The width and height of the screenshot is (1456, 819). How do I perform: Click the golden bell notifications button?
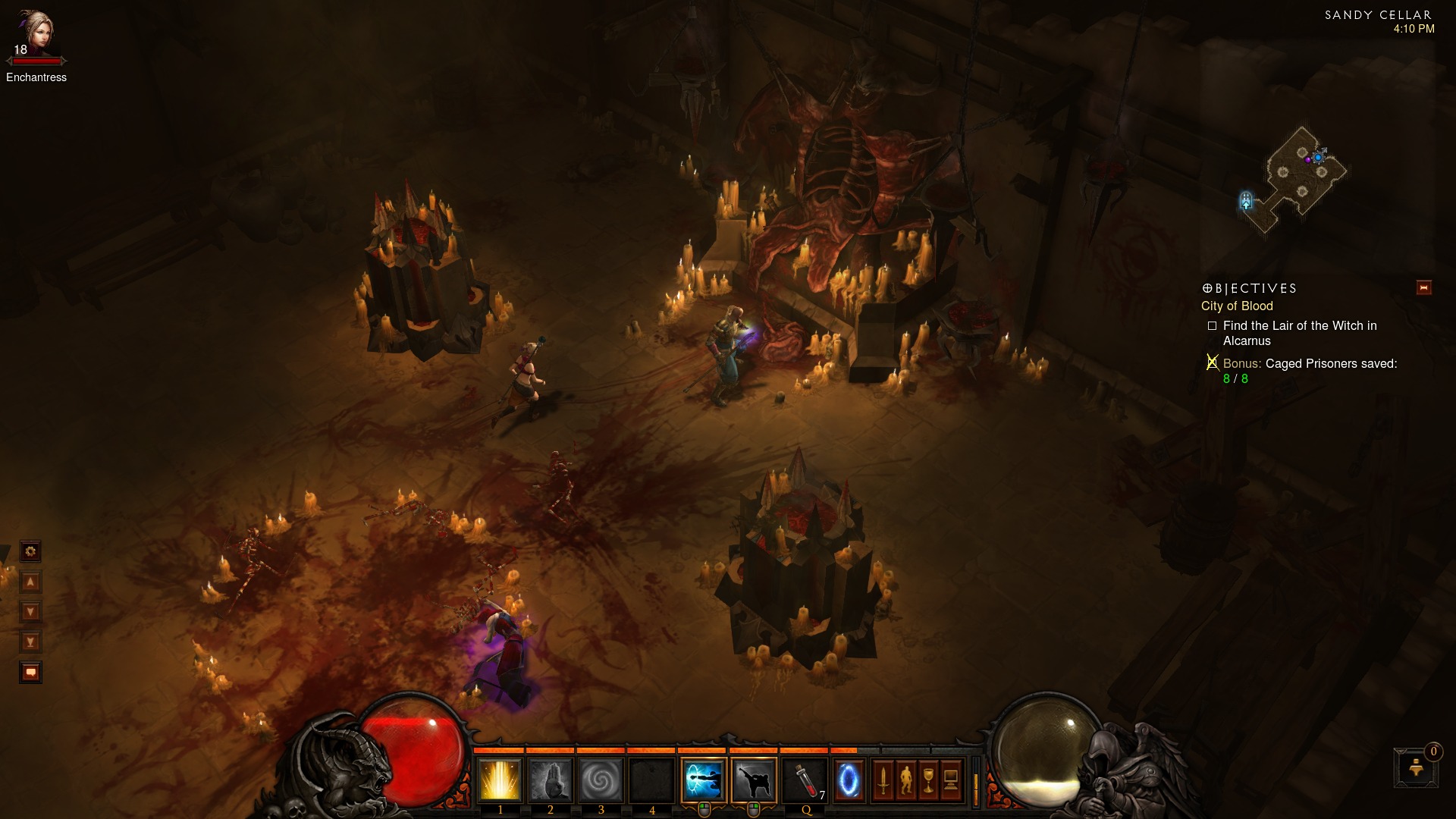(x=1416, y=768)
